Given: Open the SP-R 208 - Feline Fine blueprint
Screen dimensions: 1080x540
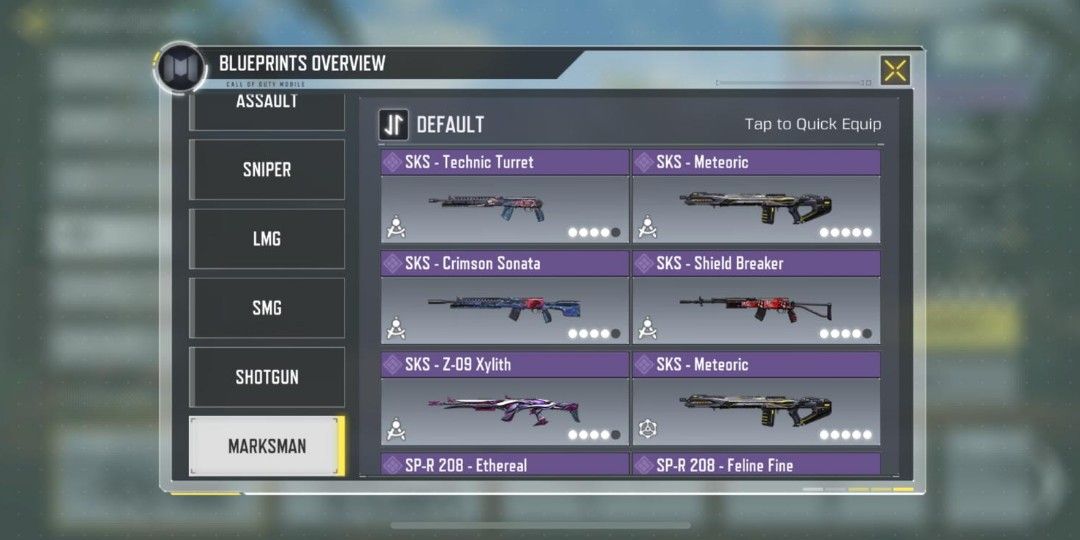Looking at the screenshot, I should click(x=756, y=465).
